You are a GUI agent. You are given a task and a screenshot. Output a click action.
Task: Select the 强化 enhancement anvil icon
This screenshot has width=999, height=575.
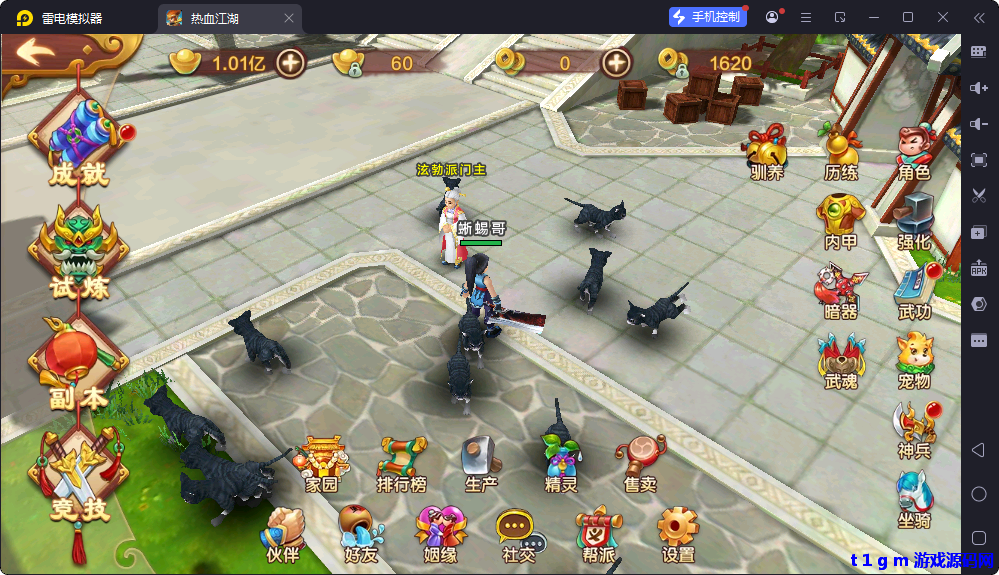(x=914, y=222)
